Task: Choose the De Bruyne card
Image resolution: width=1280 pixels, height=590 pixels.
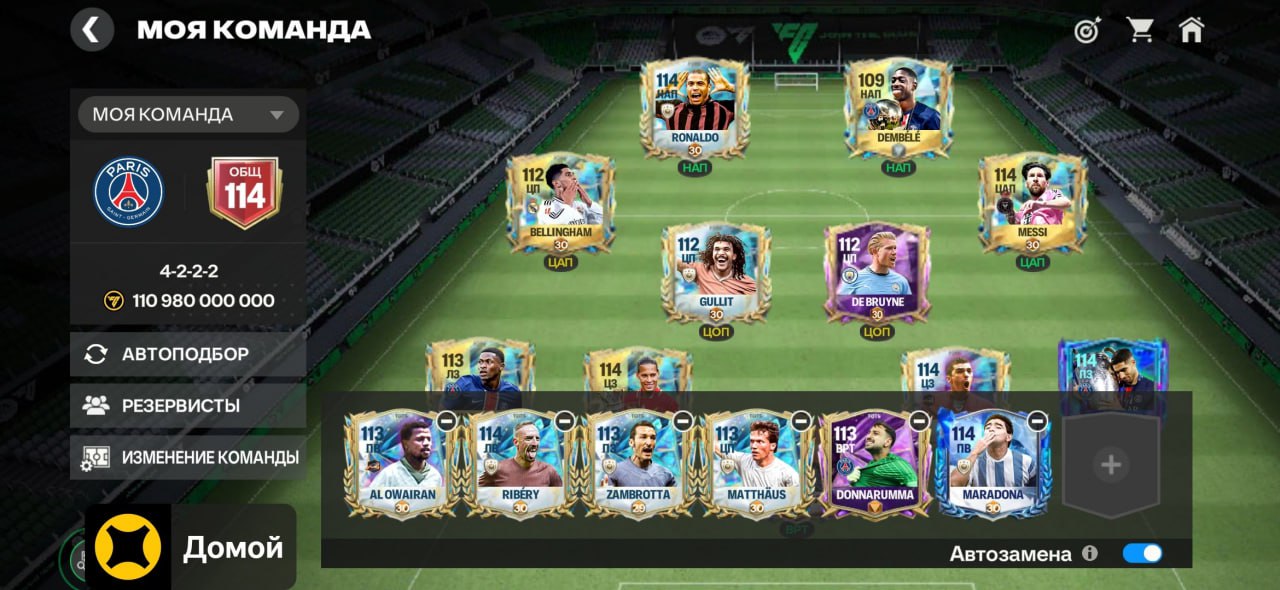Action: coord(877,271)
